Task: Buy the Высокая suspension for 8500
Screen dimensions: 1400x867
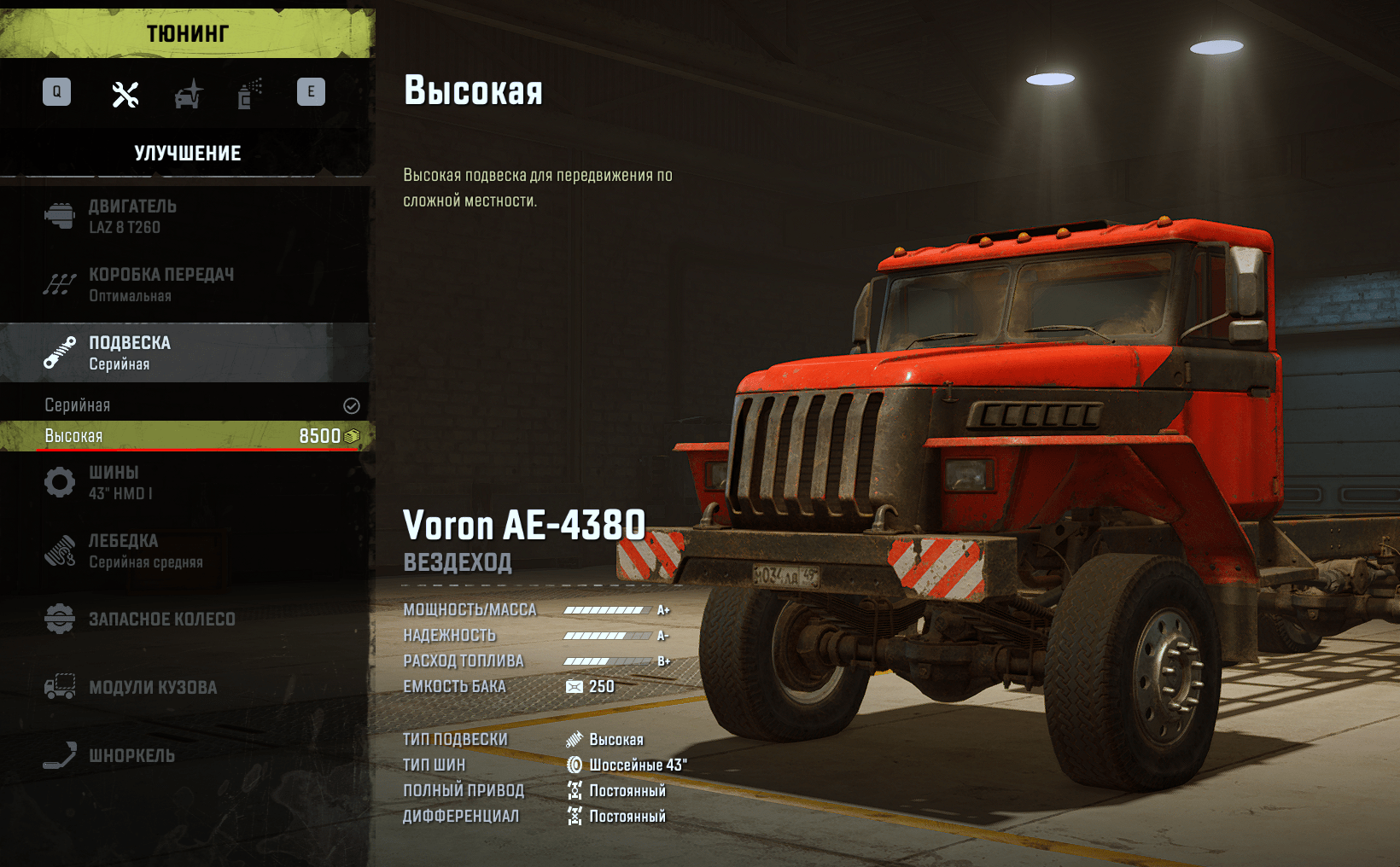Action: pyautogui.click(x=186, y=436)
